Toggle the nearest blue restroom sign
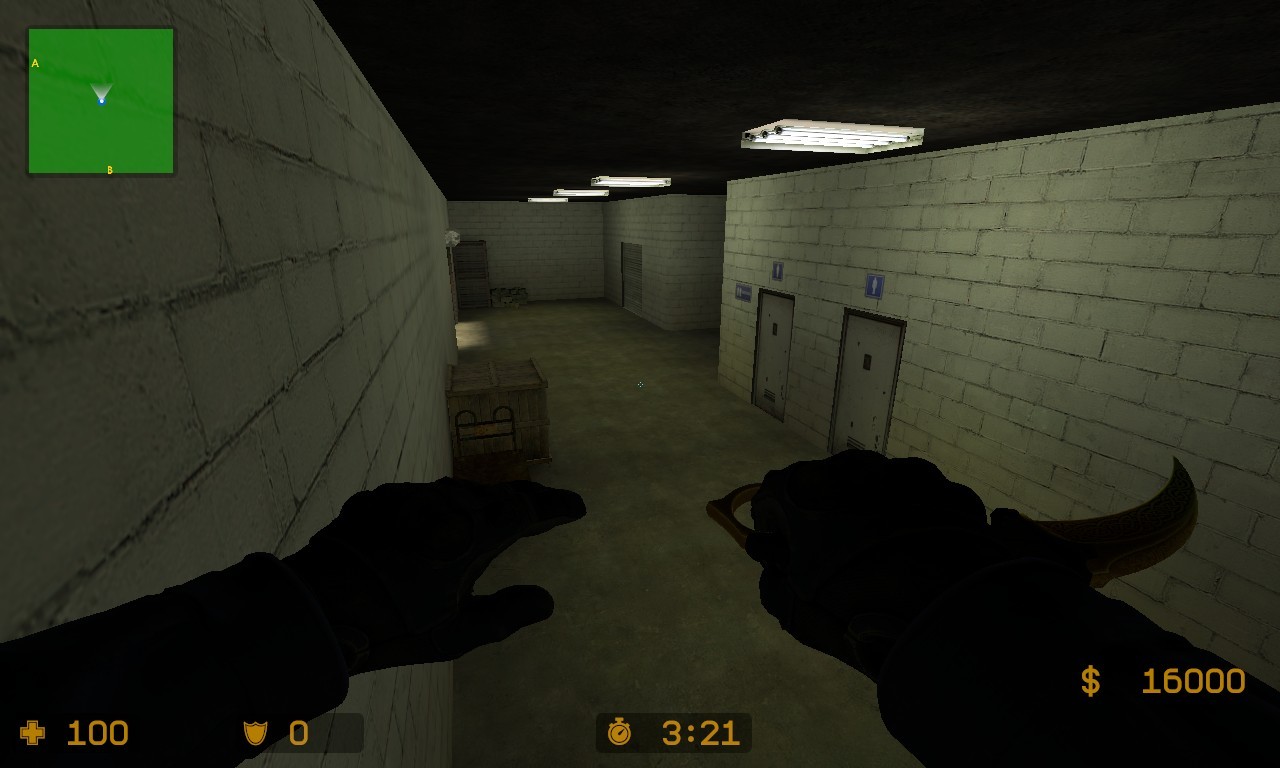The height and width of the screenshot is (768, 1280). pos(873,284)
